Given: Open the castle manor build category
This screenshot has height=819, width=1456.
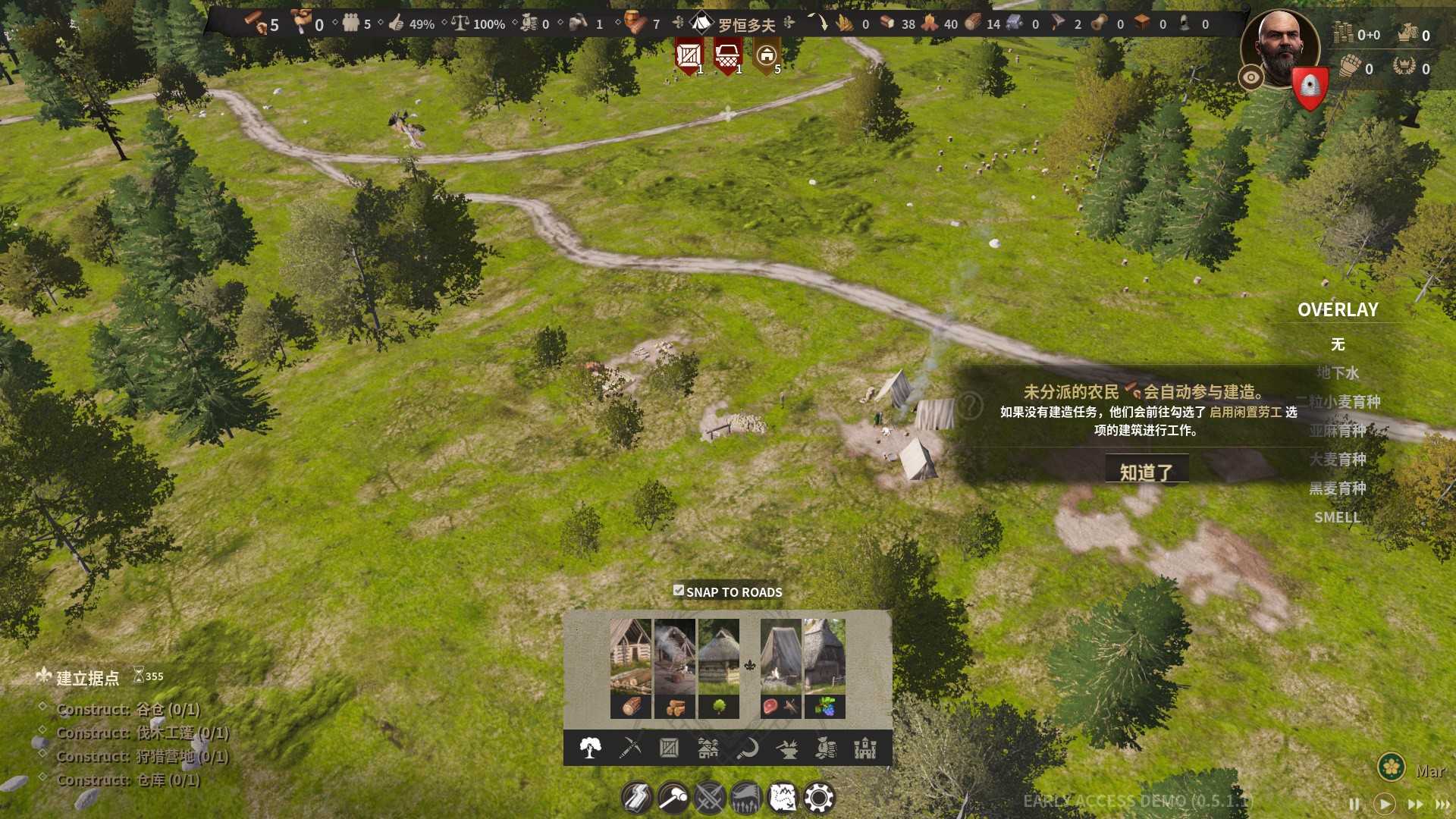Looking at the screenshot, I should tap(865, 748).
